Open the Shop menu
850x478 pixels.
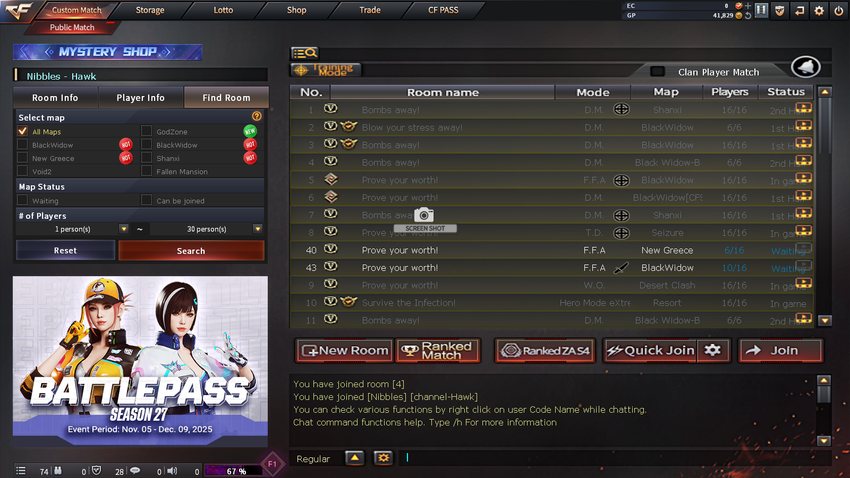pyautogui.click(x=296, y=10)
